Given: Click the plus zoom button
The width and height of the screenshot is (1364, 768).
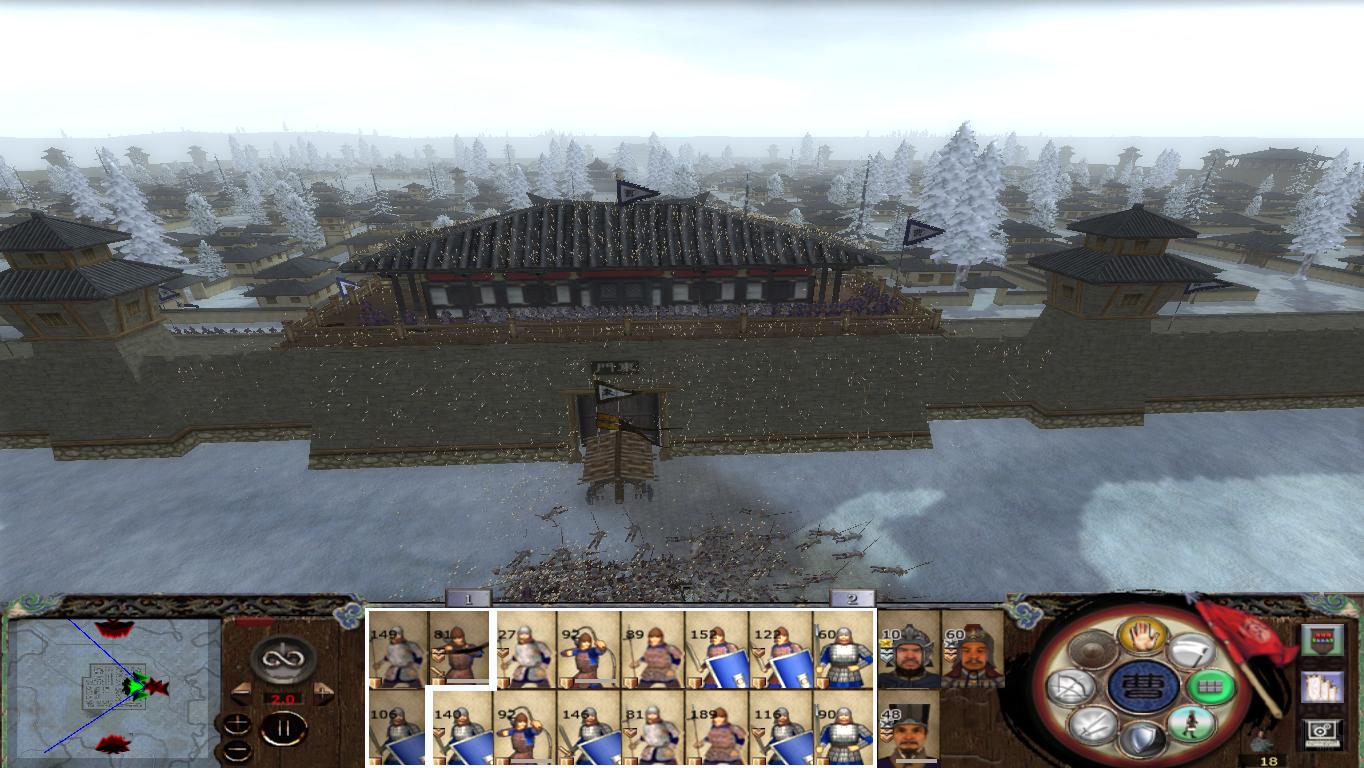Looking at the screenshot, I should click(x=238, y=722).
